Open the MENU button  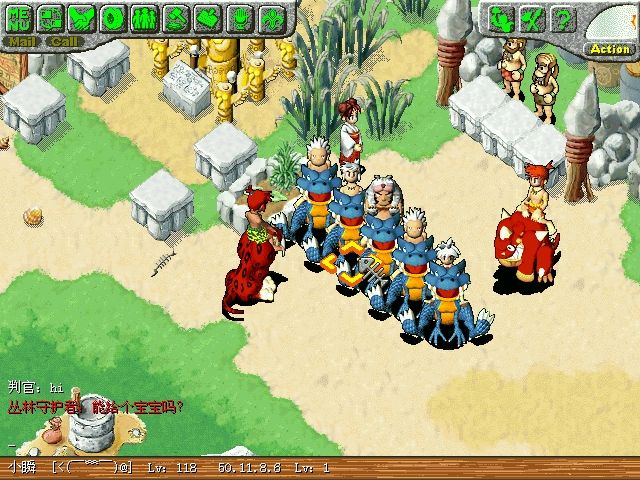point(21,17)
